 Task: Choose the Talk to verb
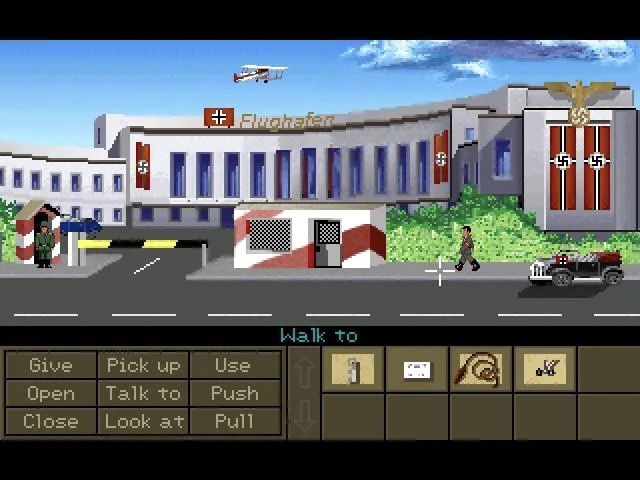[143, 394]
